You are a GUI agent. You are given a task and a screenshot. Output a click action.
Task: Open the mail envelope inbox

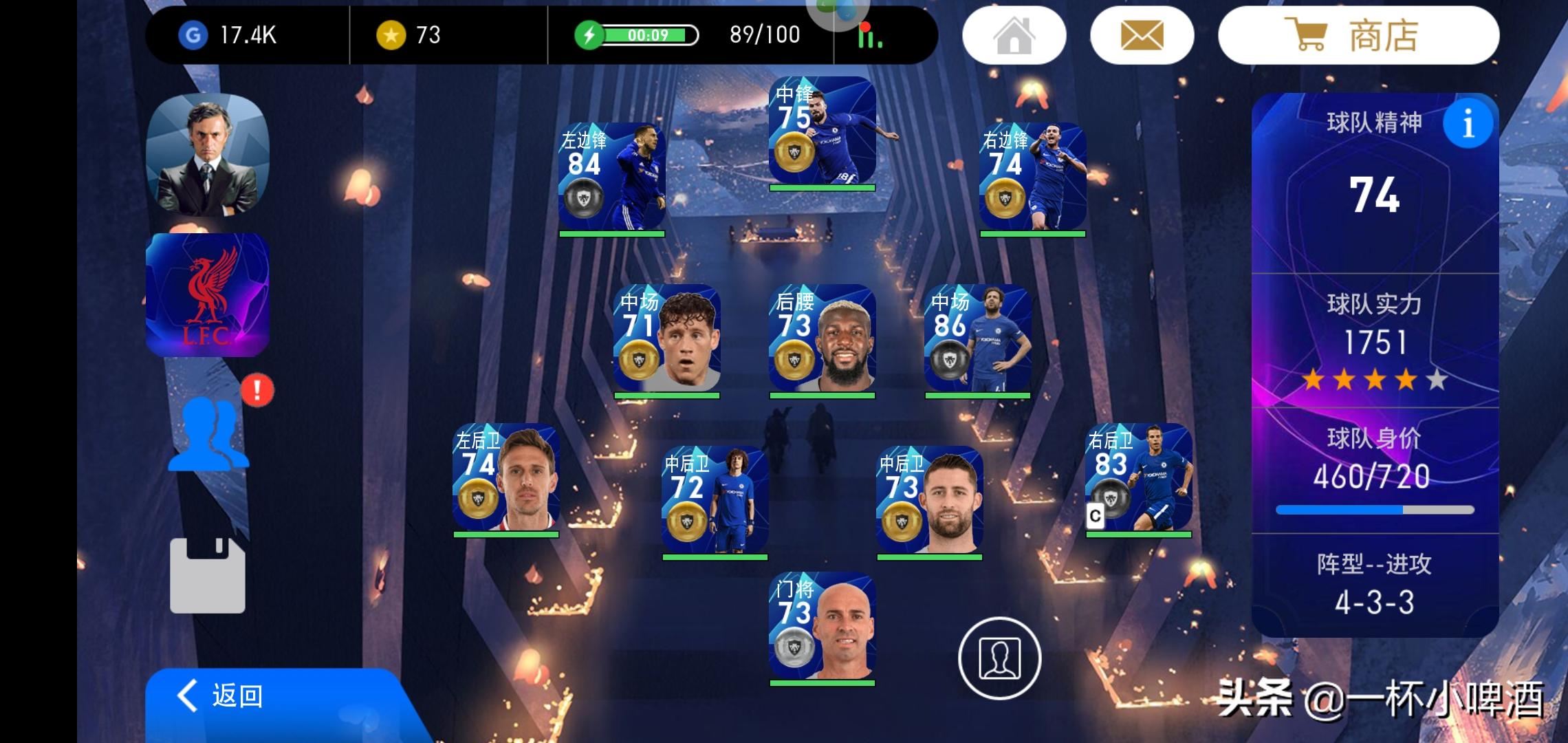pos(1142,36)
